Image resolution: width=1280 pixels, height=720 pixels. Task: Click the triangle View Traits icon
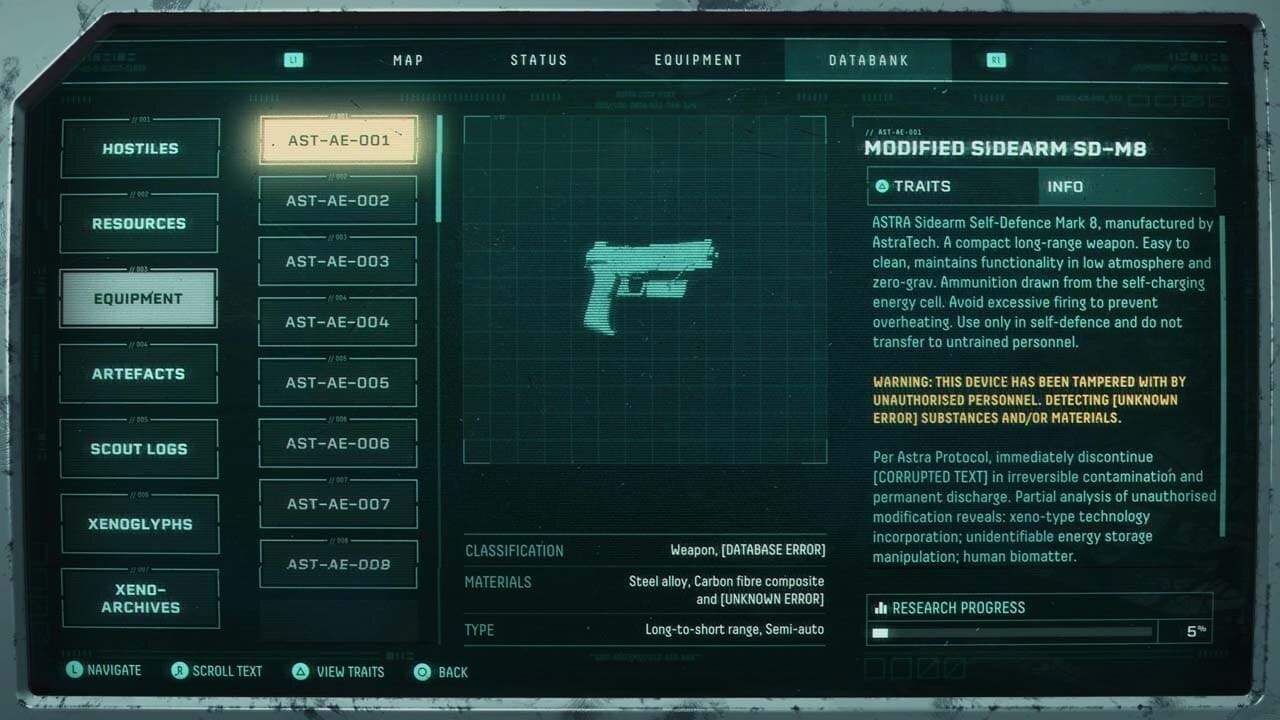point(300,671)
